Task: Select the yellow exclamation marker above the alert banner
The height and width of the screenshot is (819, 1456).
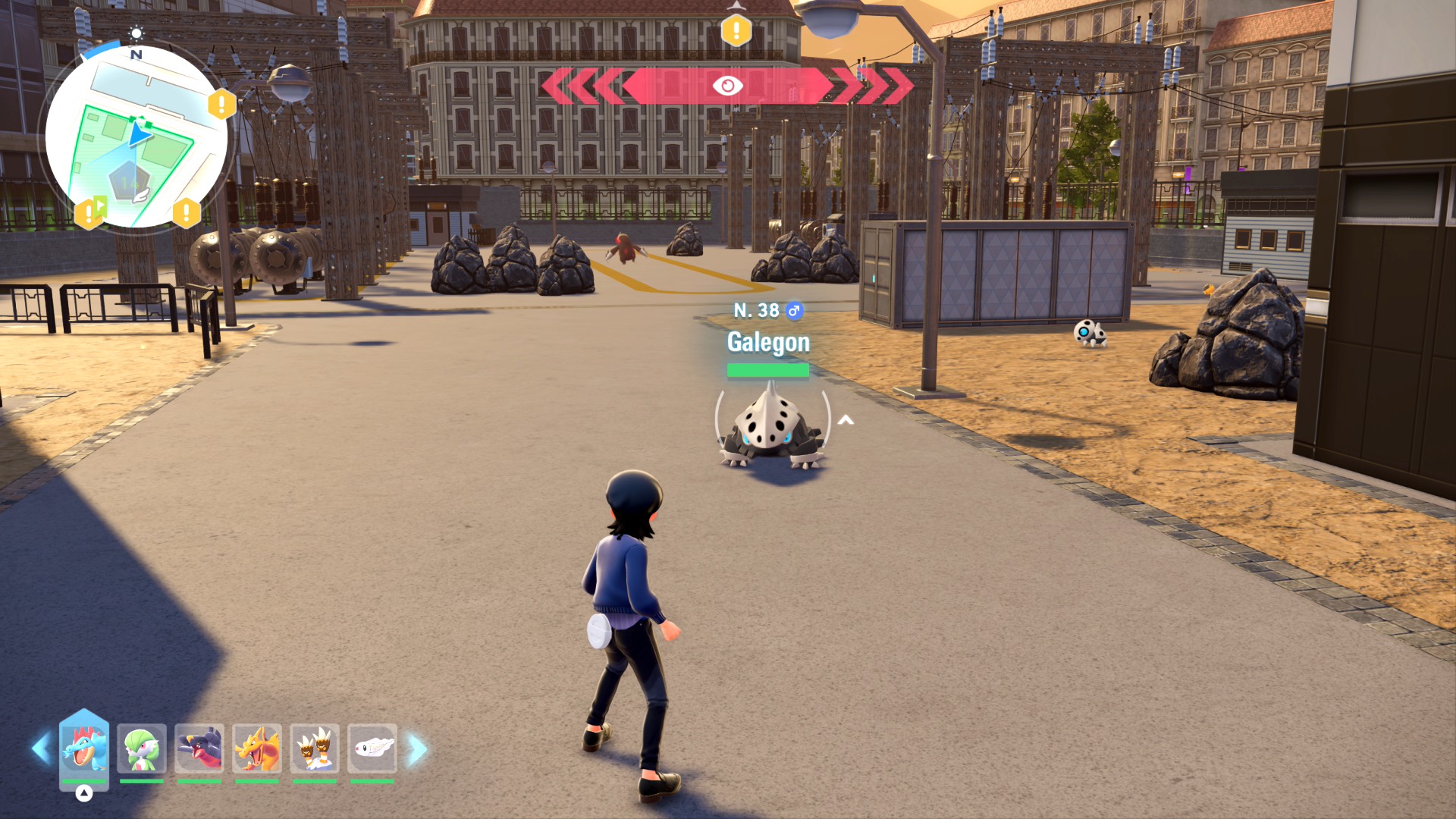Action: (x=736, y=31)
